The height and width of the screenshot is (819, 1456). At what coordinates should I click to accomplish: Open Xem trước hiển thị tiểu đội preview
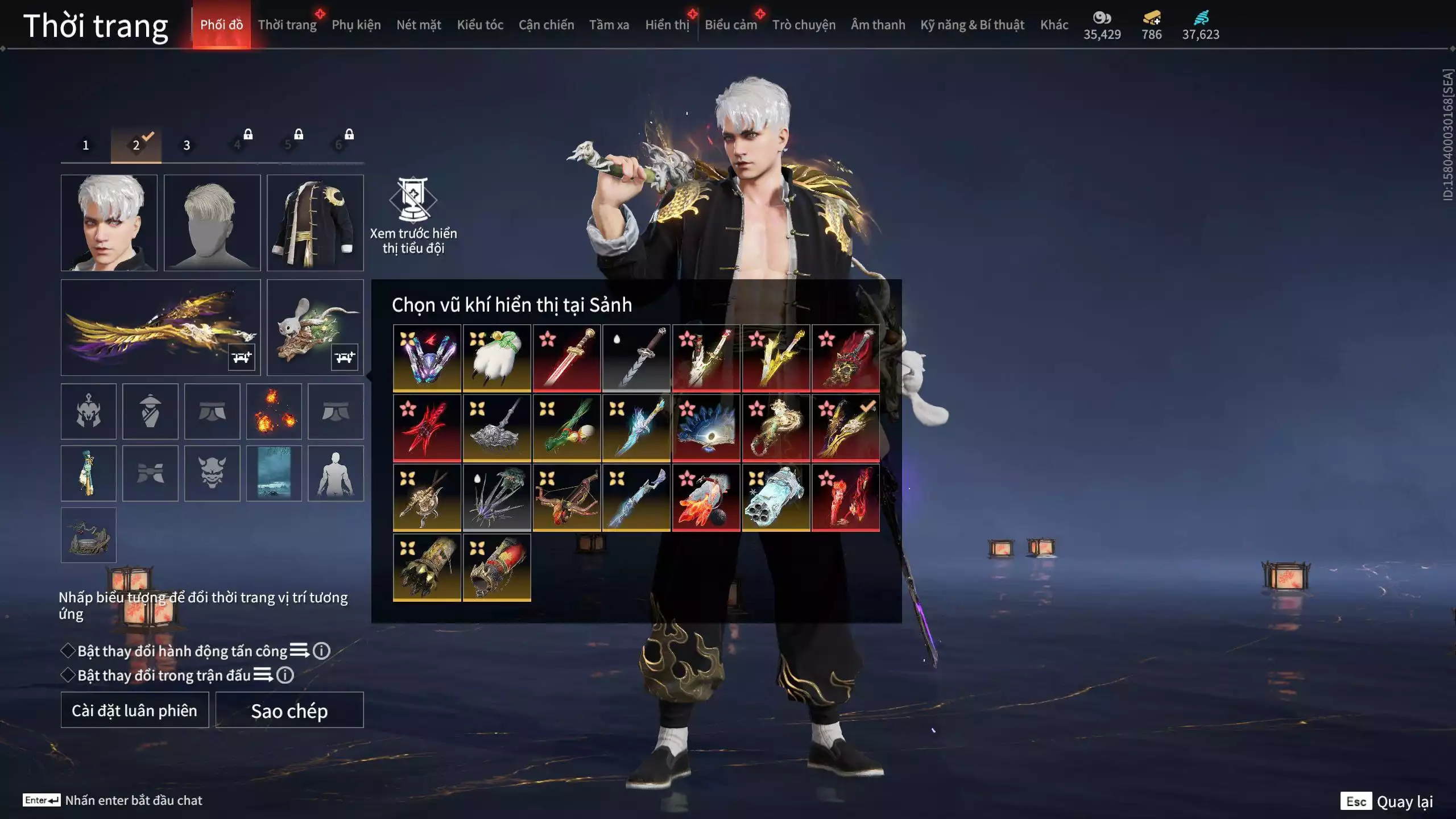[413, 215]
